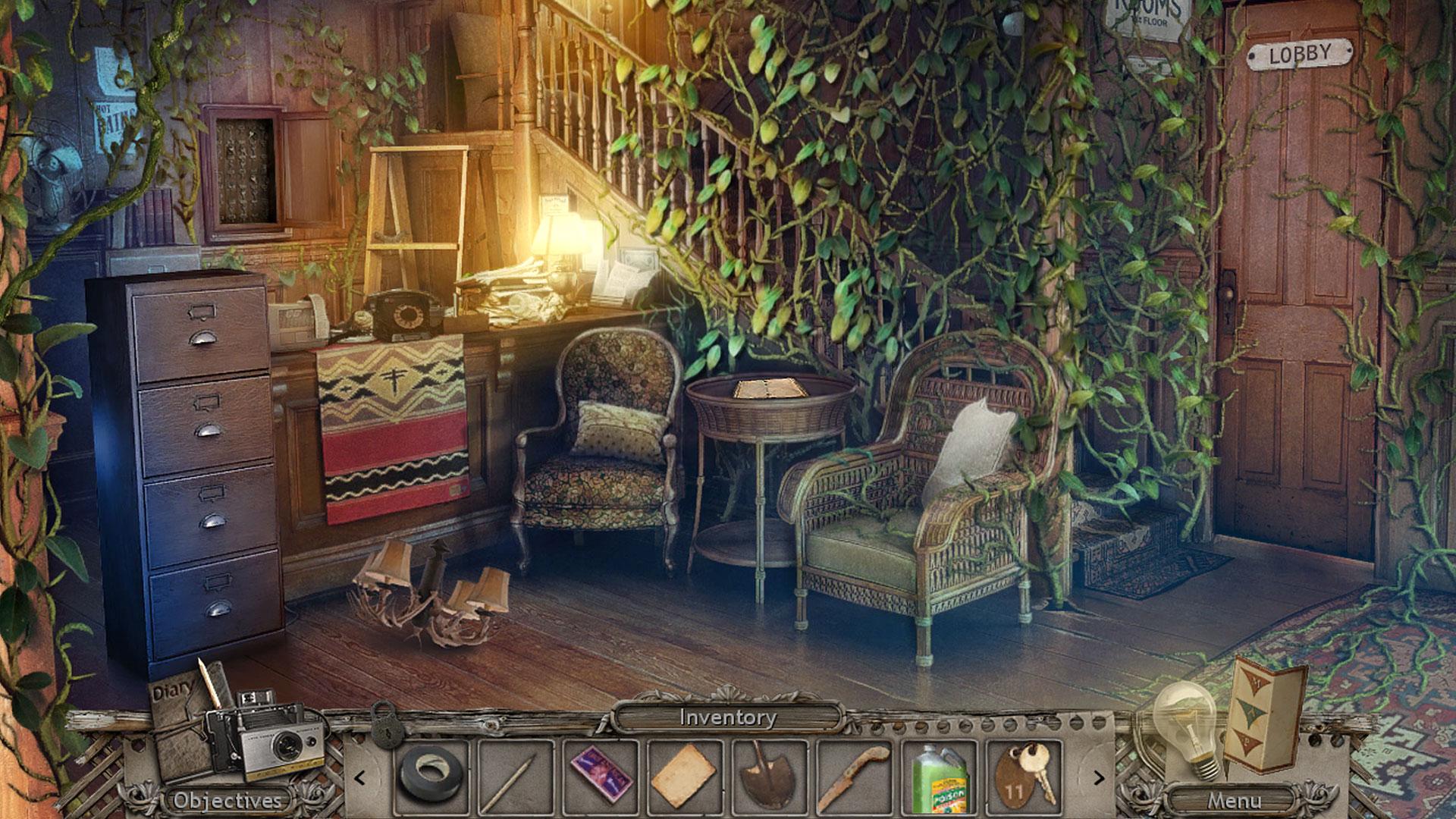Click the glowing lamp on the reception desk
Screen dimensions: 1456x819
565,243
